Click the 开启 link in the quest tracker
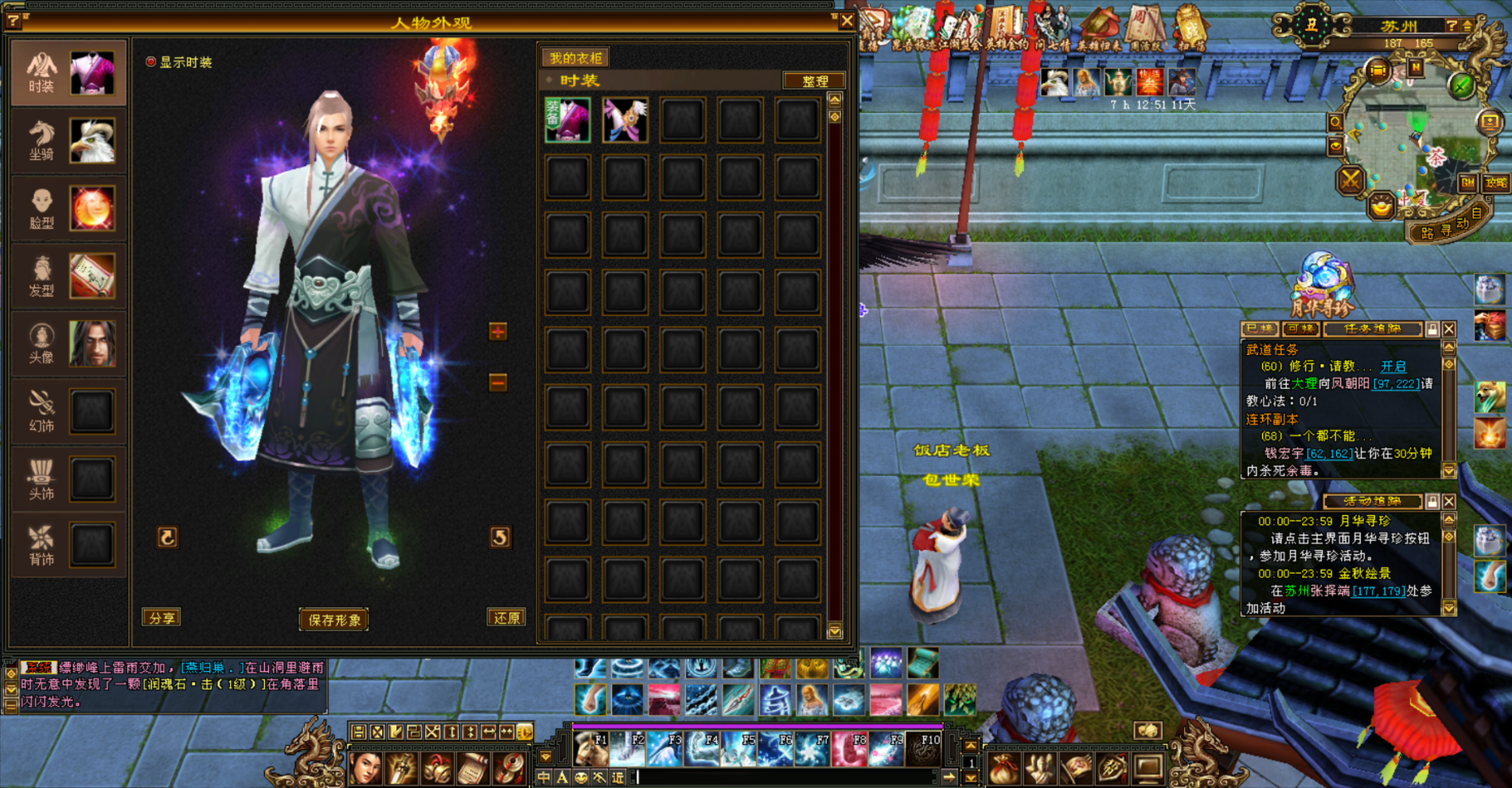This screenshot has width=1512, height=788. pos(1393,366)
